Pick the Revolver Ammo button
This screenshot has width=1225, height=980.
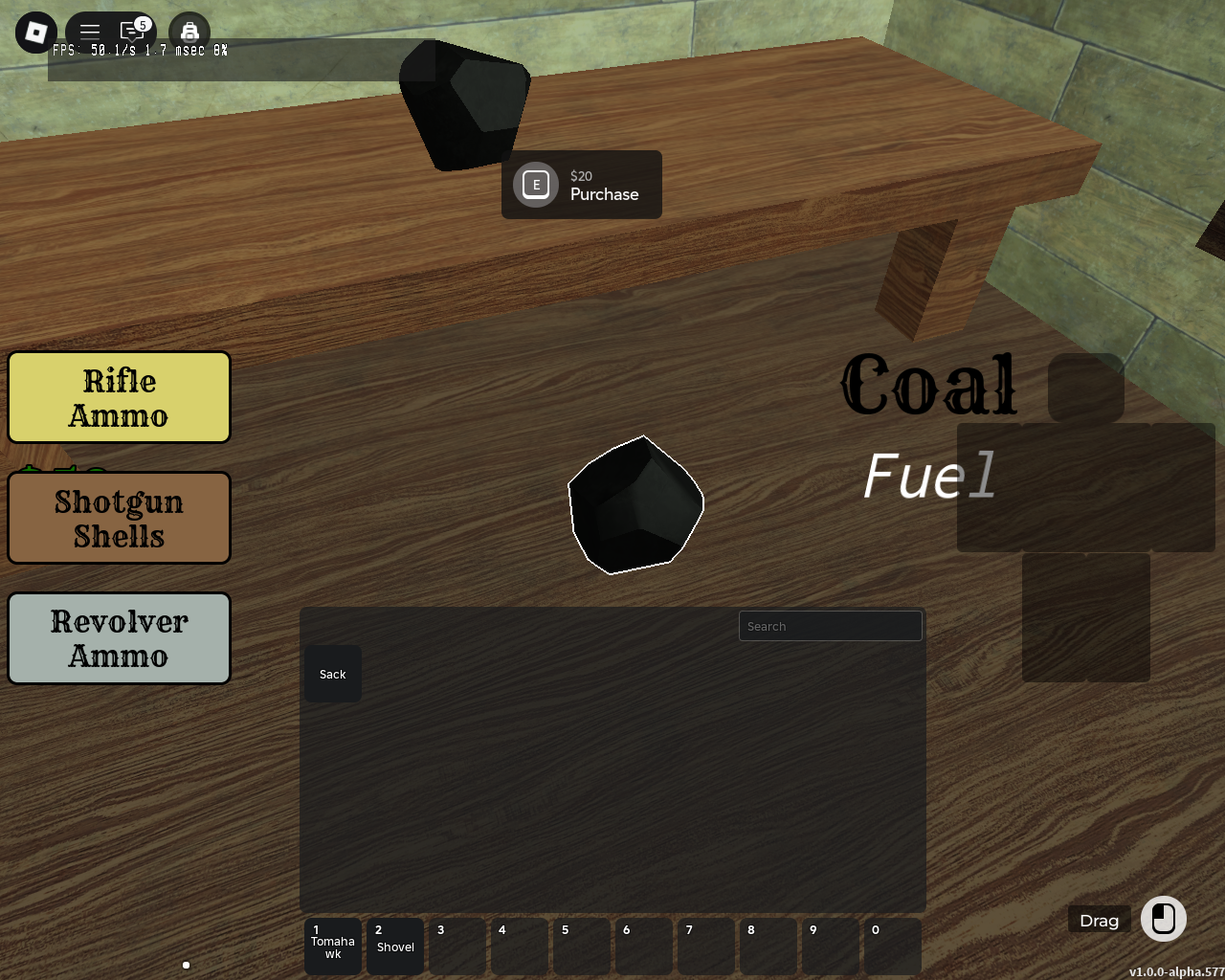click(x=120, y=639)
